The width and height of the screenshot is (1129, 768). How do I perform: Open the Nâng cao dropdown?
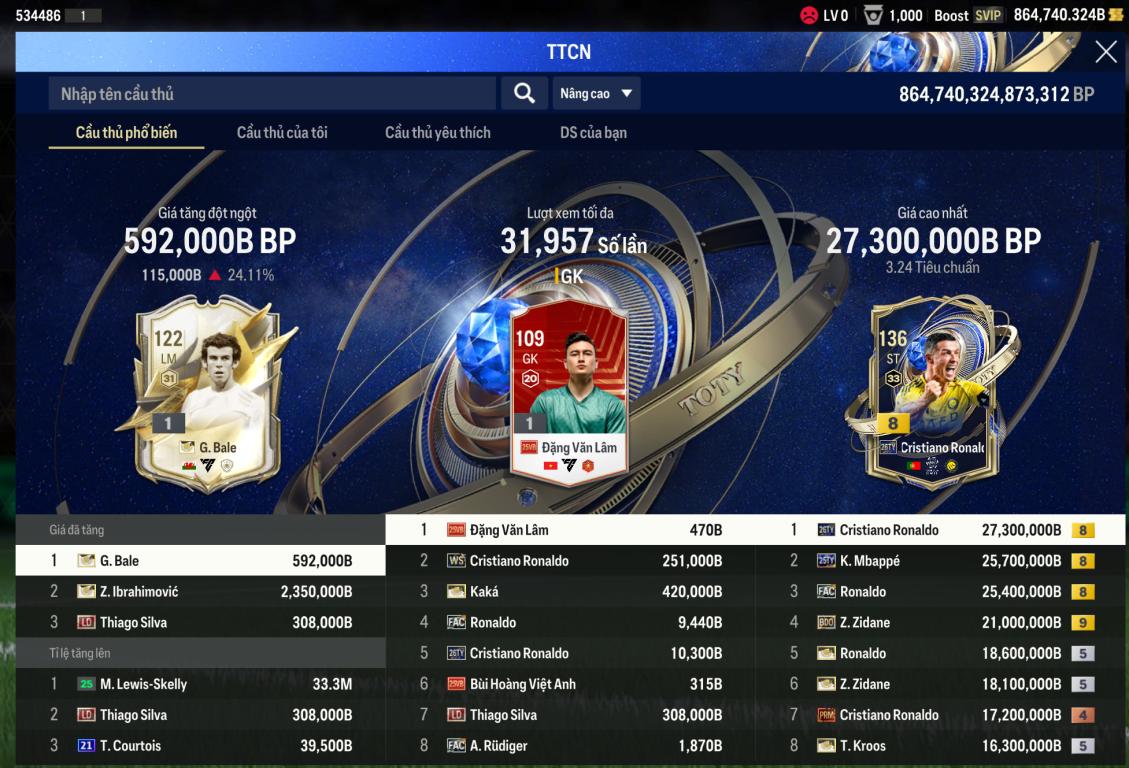[x=596, y=94]
